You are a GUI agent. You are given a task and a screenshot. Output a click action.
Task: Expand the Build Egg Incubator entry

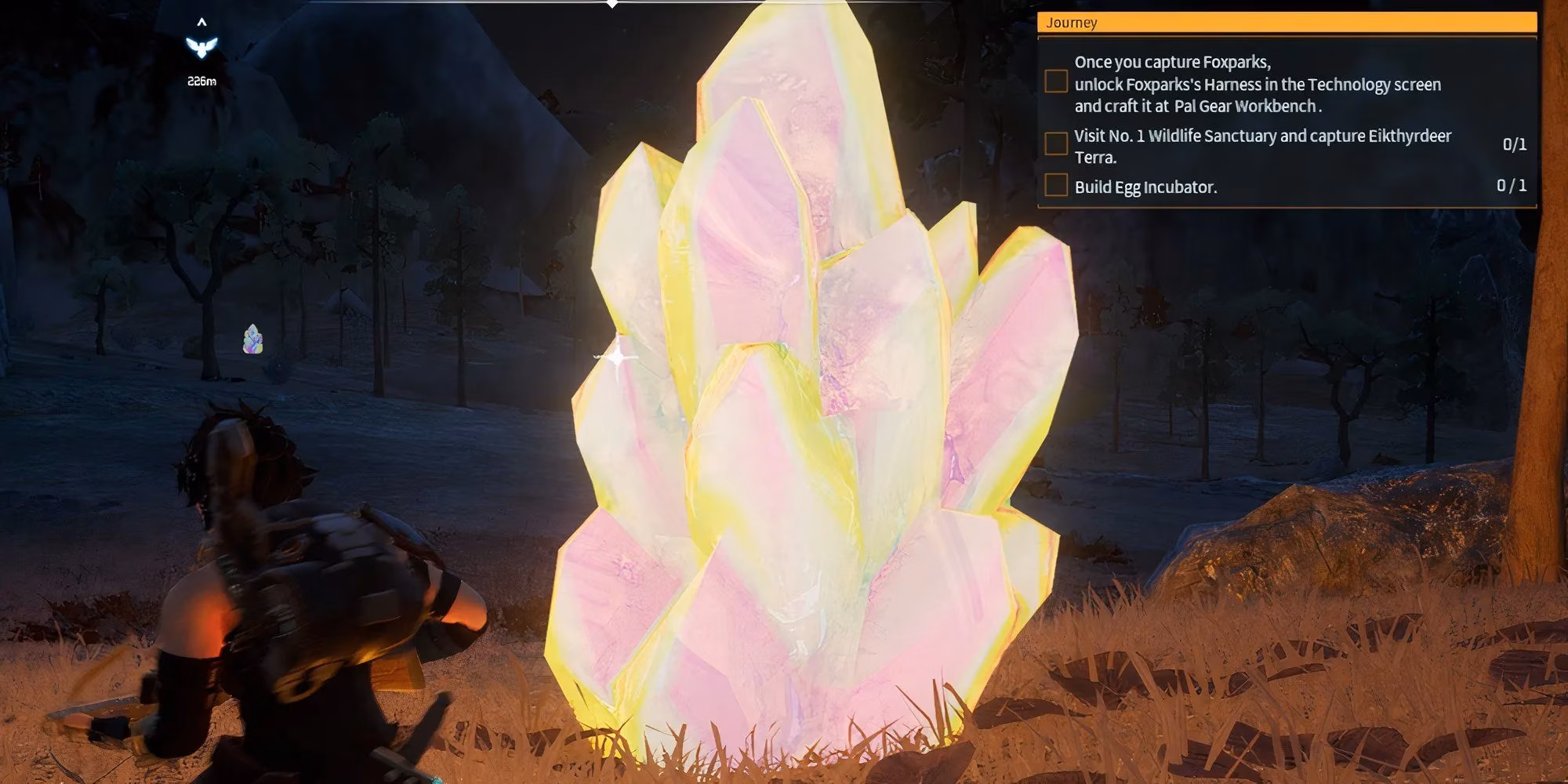[x=1146, y=187]
